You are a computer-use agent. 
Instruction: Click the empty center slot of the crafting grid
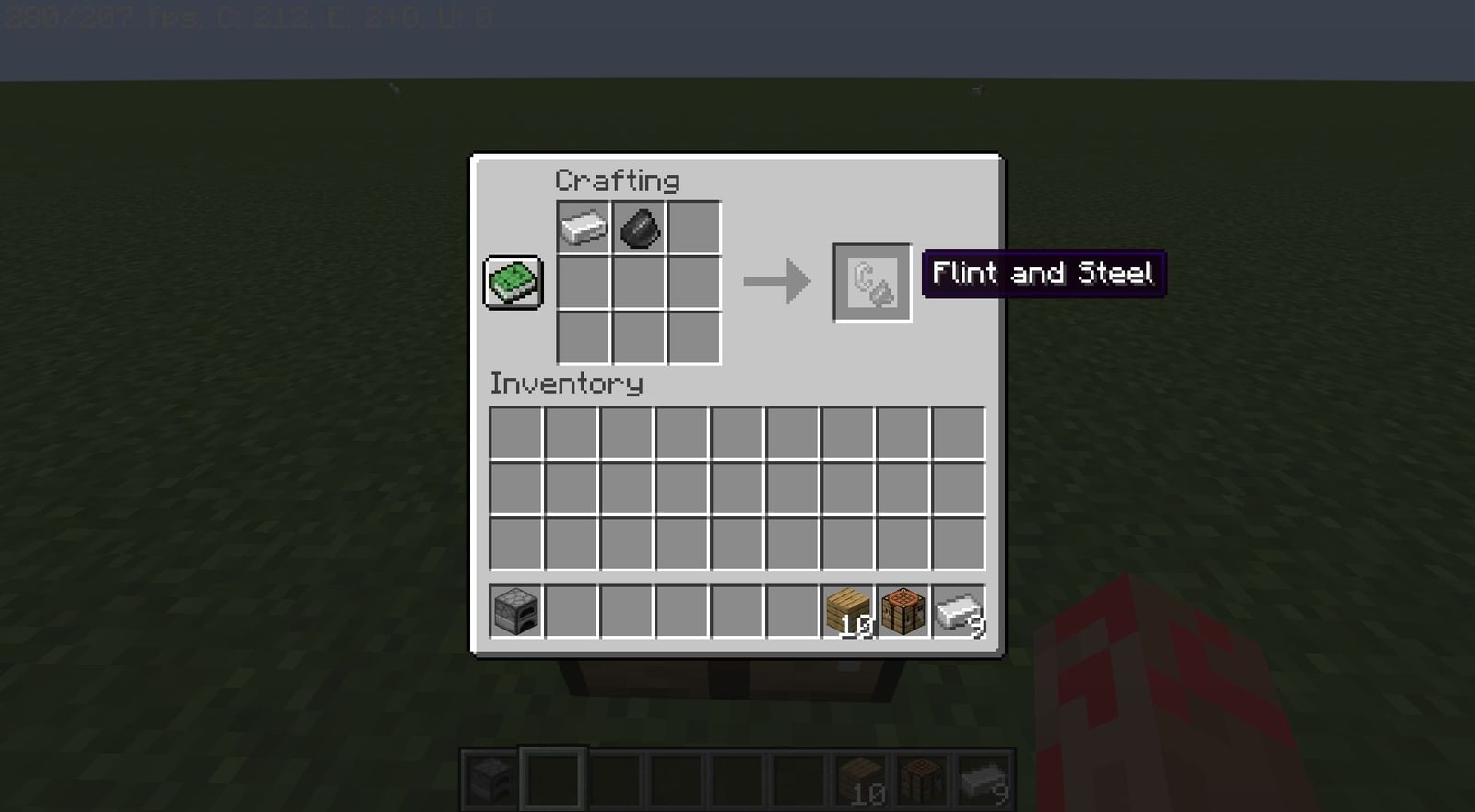tap(637, 281)
